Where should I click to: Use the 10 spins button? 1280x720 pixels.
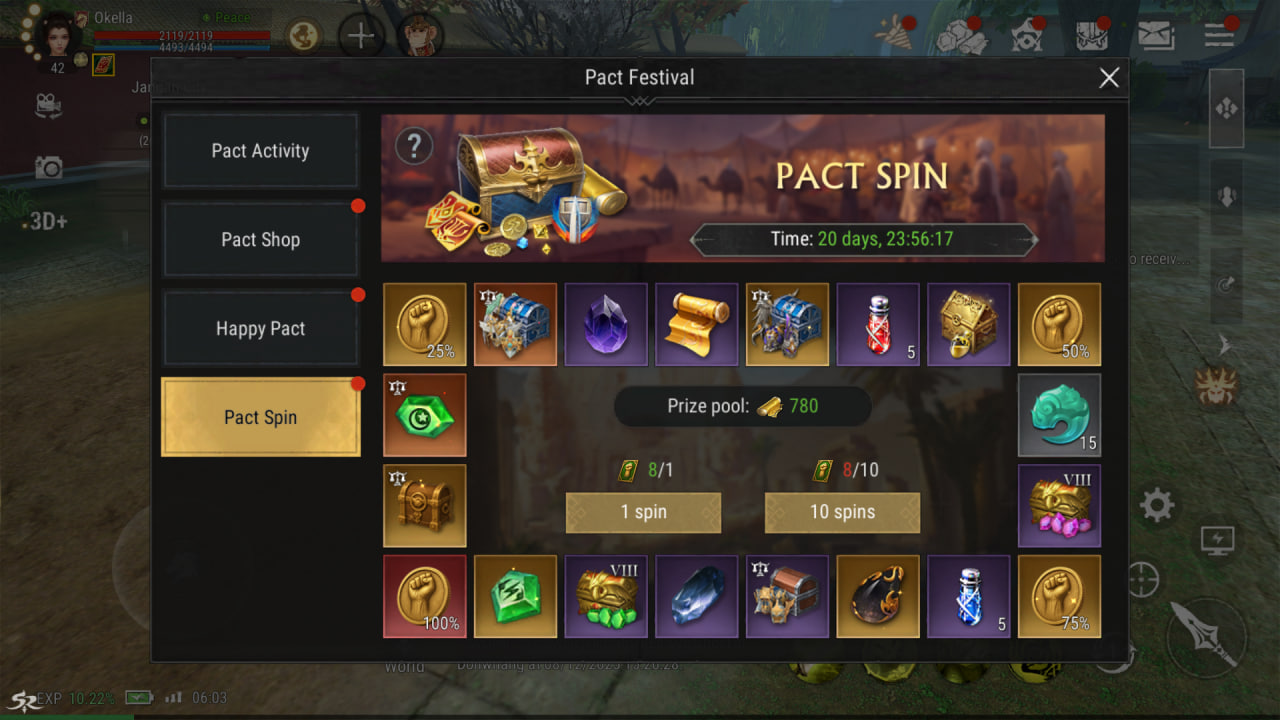coord(842,512)
